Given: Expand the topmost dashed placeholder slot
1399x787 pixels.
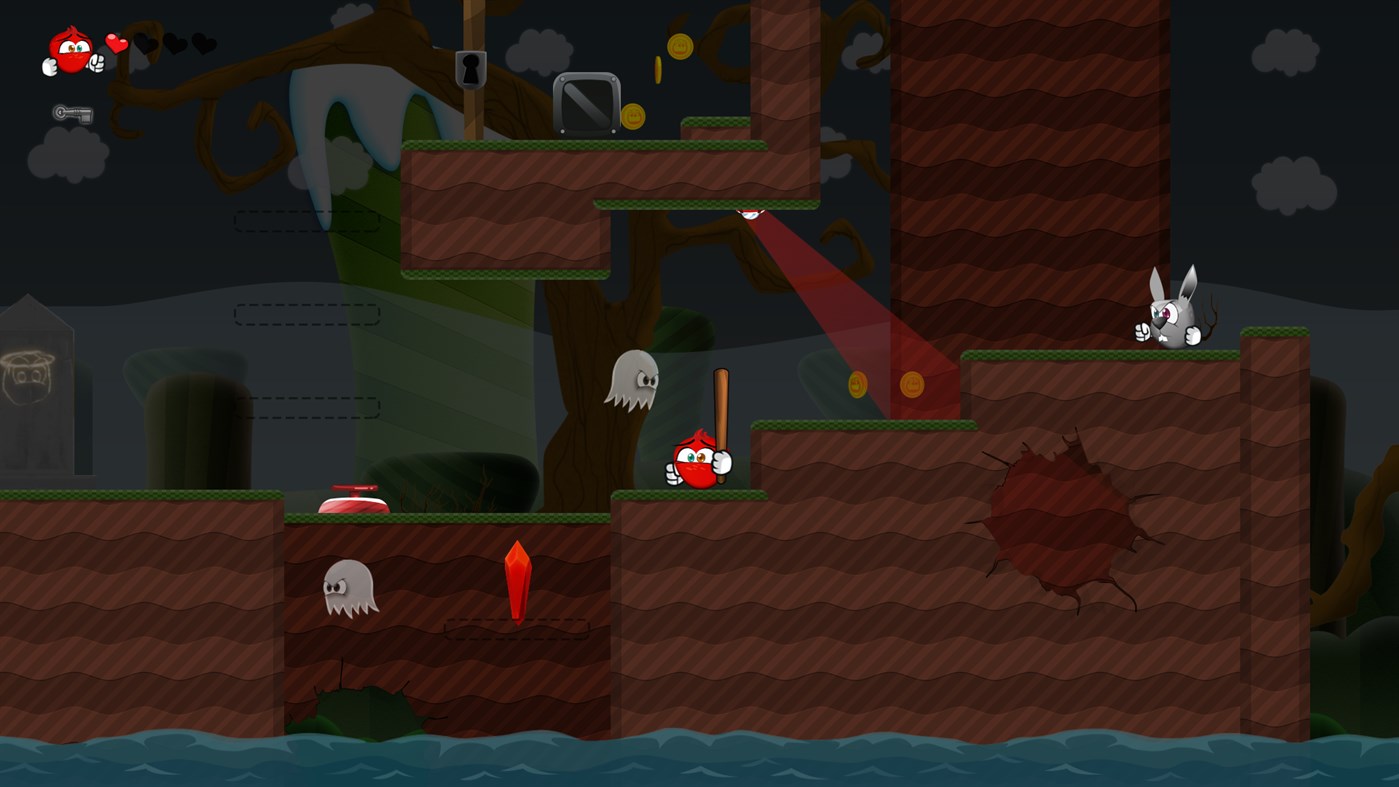Looking at the screenshot, I should click(x=307, y=222).
